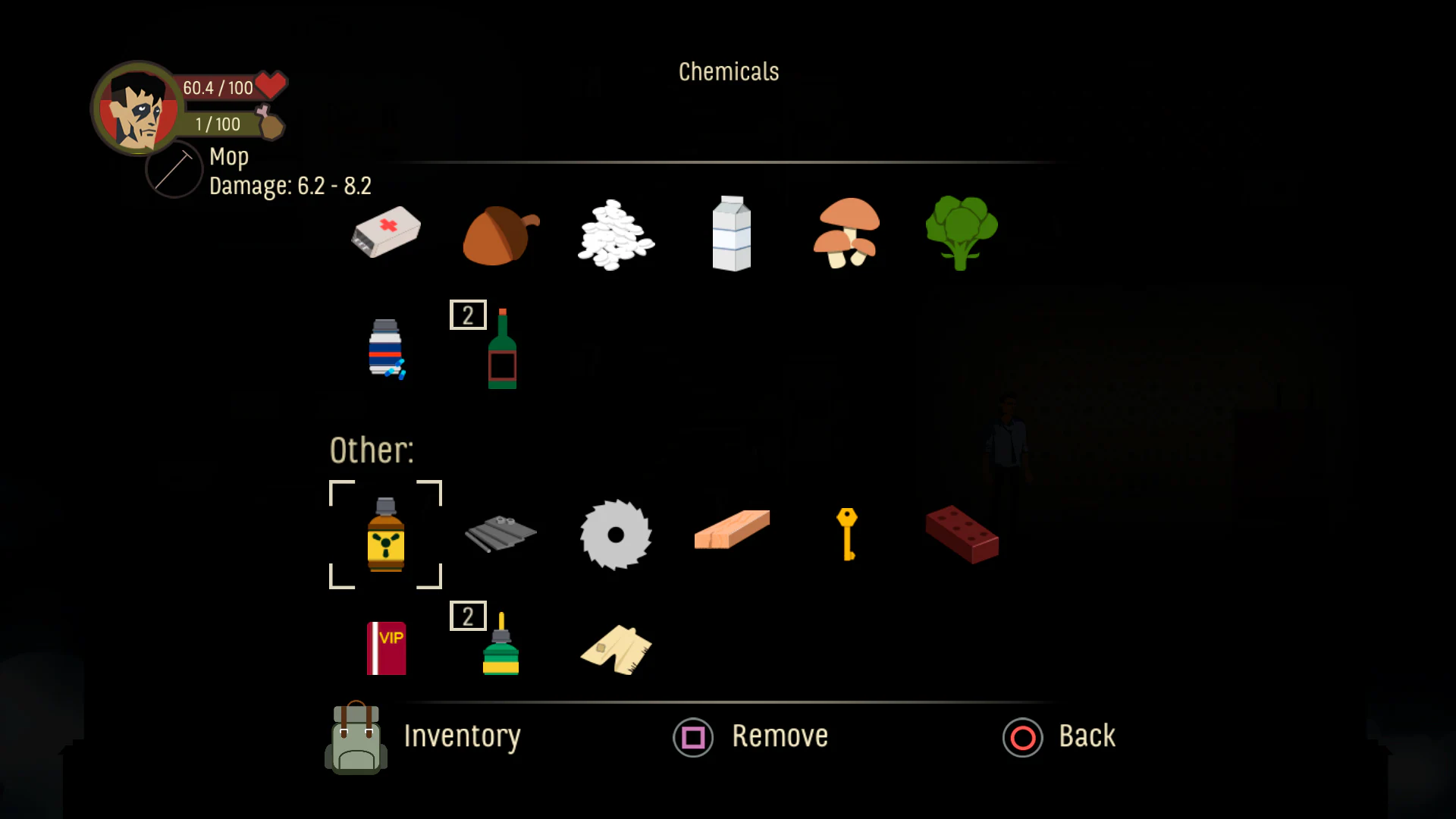
Task: Select the torn shorts item
Action: (x=616, y=648)
